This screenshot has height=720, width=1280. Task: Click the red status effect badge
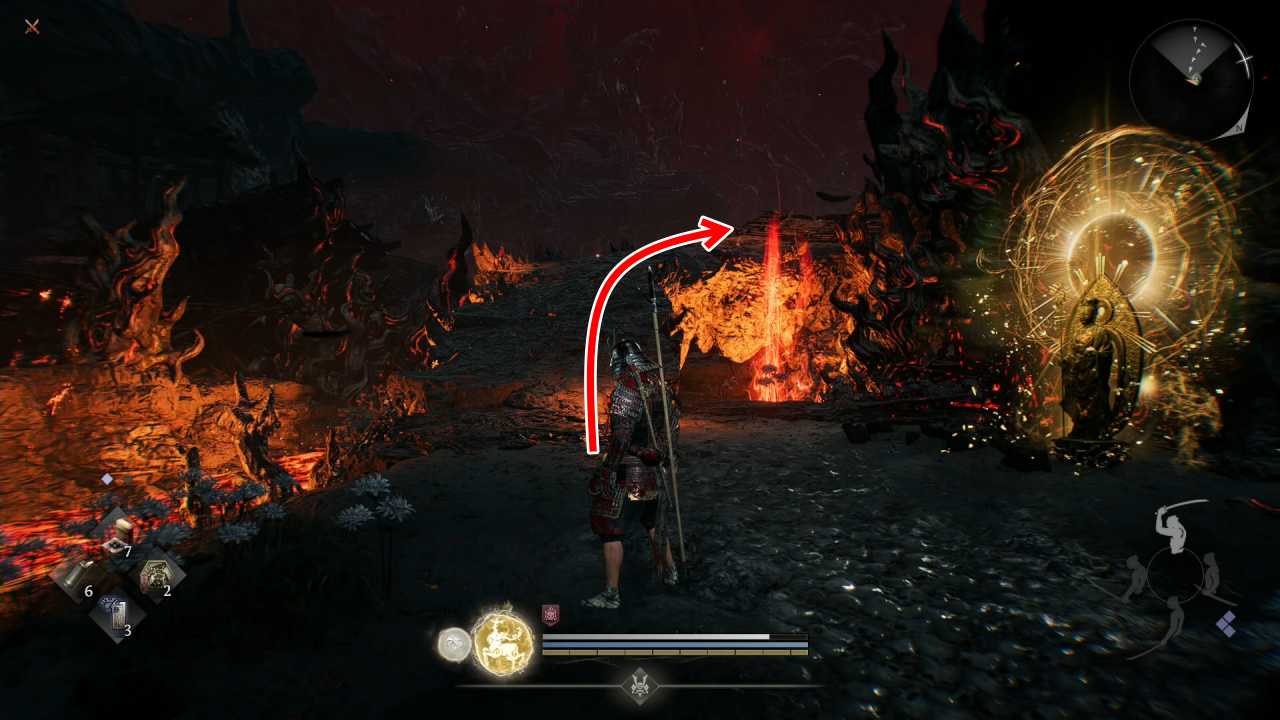click(549, 615)
